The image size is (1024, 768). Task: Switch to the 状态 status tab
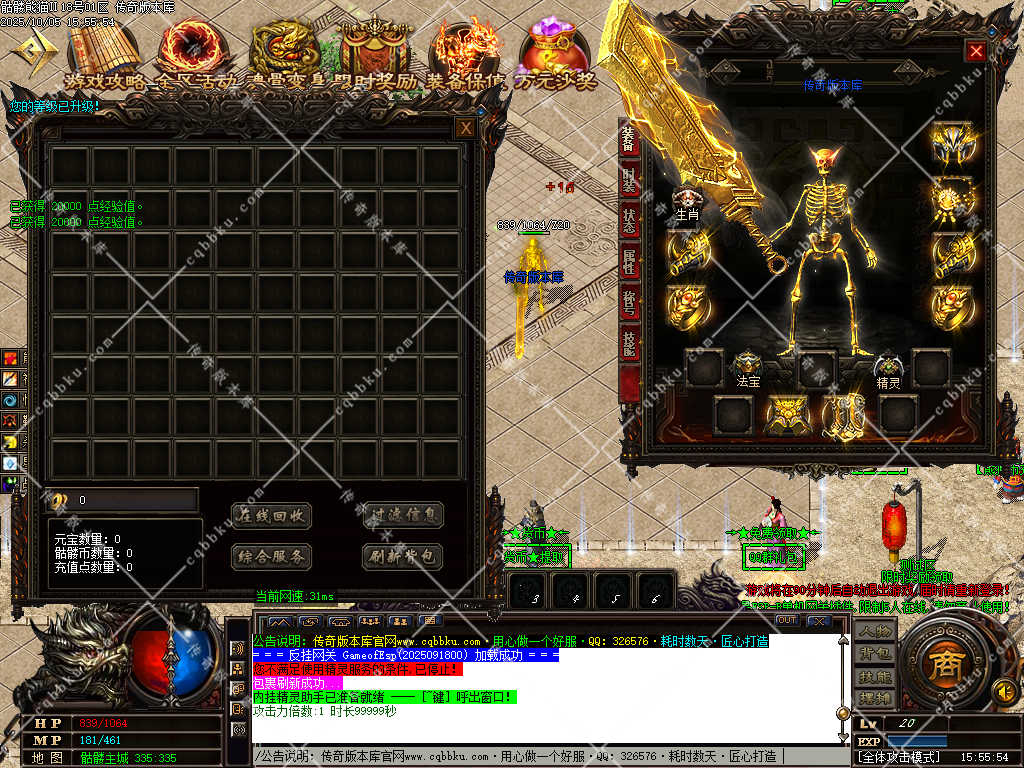point(629,221)
